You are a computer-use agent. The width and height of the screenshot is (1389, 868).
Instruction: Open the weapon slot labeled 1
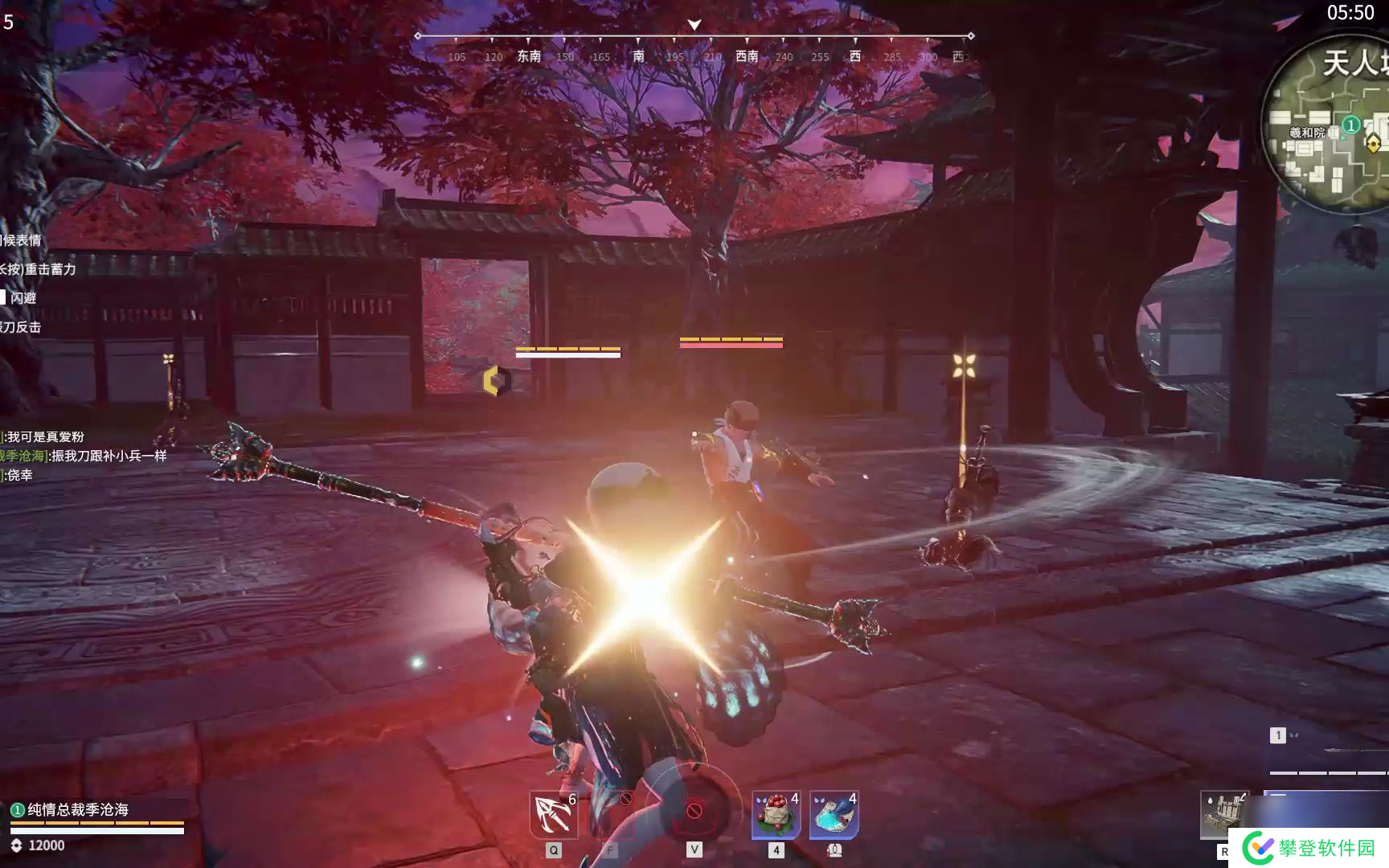point(1276,734)
